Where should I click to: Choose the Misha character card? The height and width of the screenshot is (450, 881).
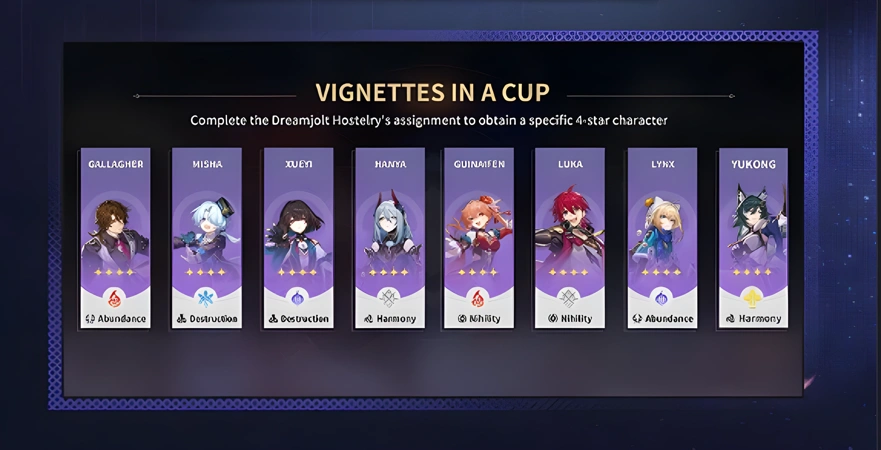(206, 238)
